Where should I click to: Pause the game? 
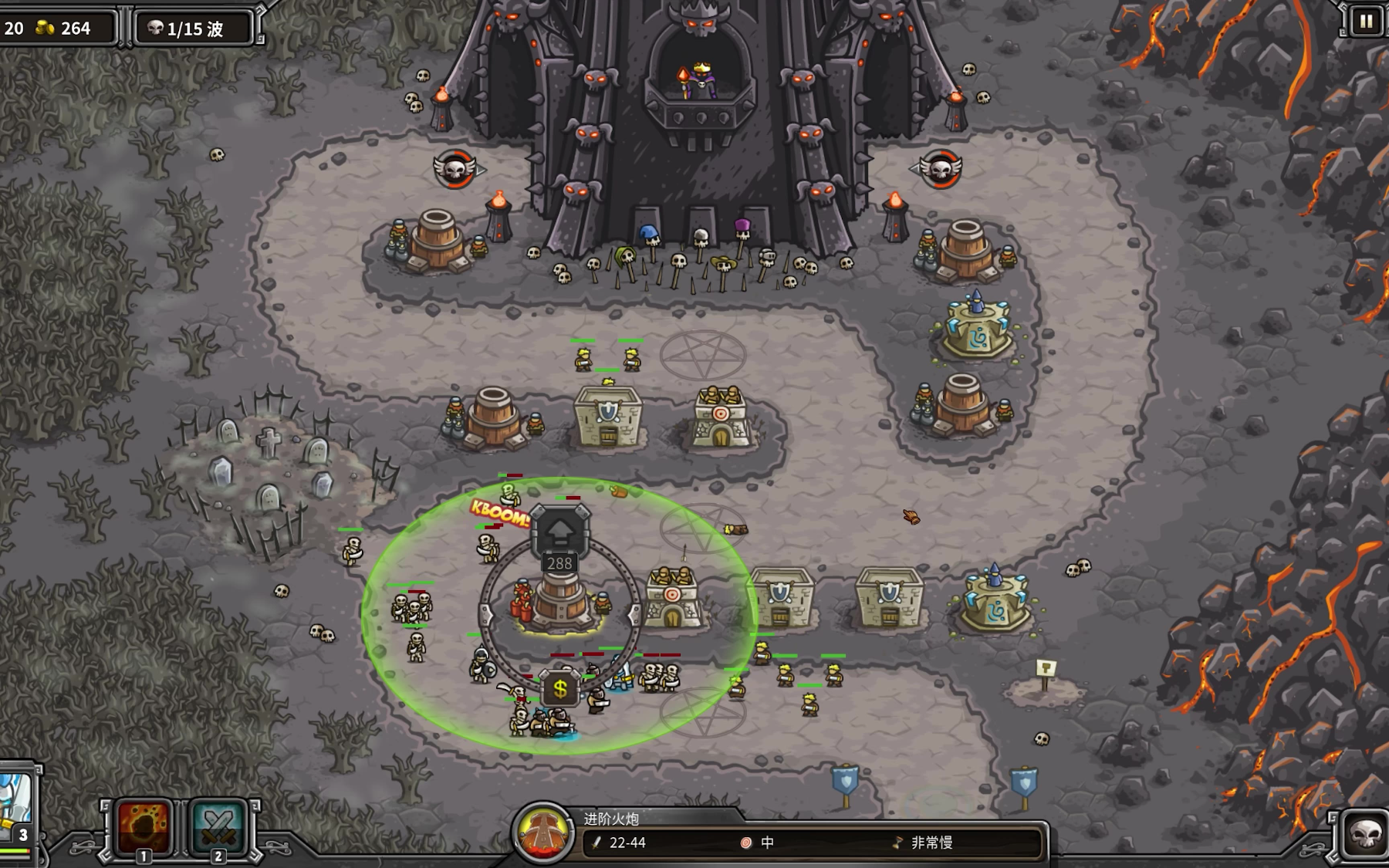point(1366,22)
